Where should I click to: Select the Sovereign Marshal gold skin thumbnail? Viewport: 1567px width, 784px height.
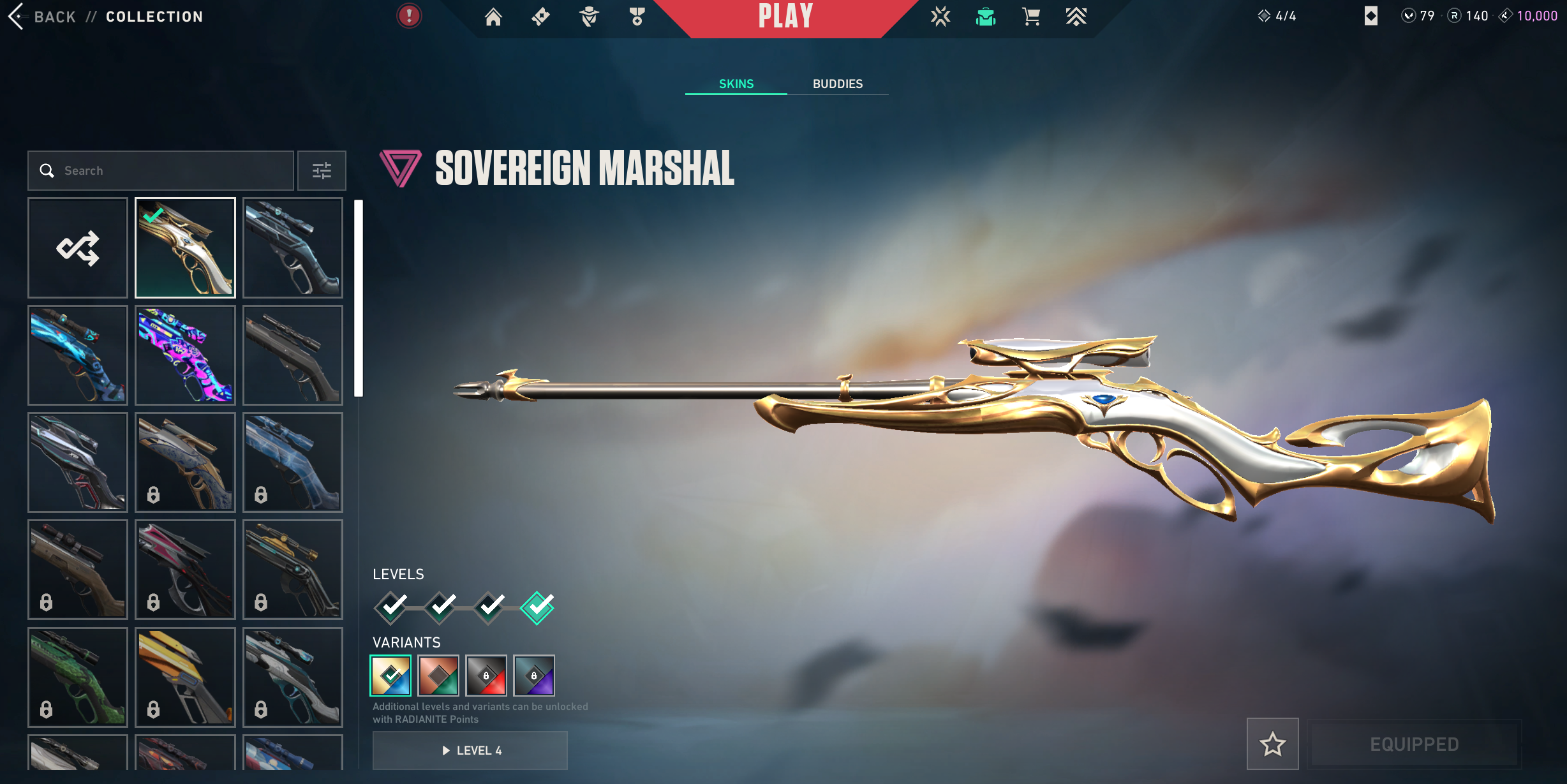(185, 248)
